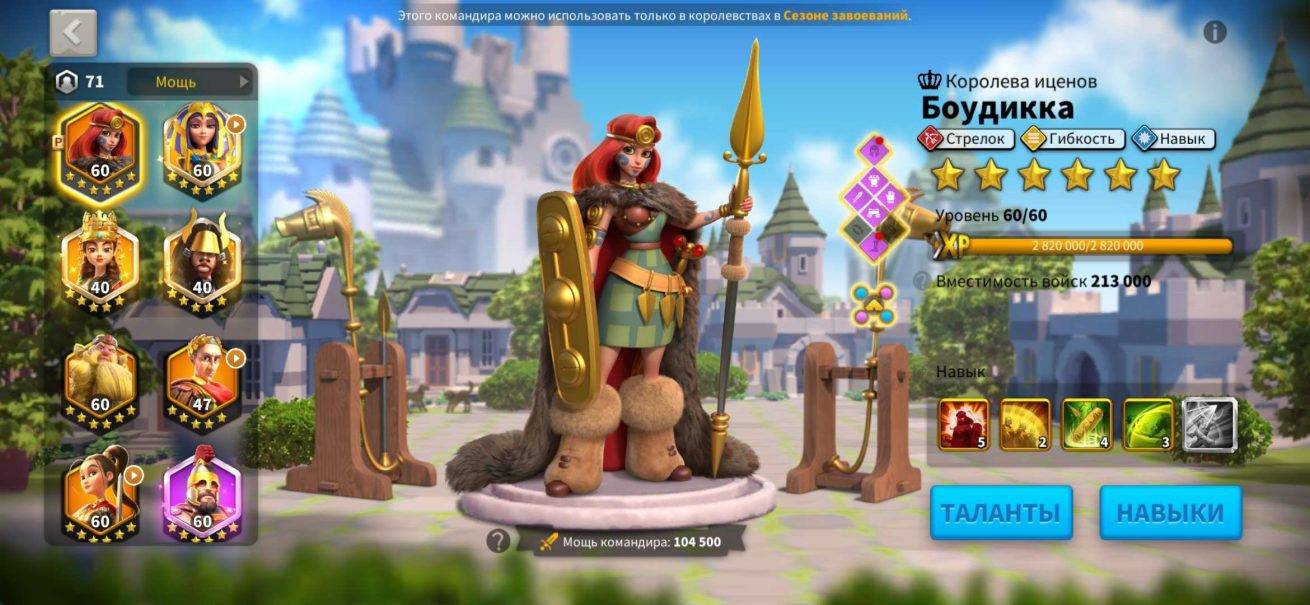This screenshot has width=1310, height=605.
Task: View the first red skill icon, level 5
Action: click(963, 424)
